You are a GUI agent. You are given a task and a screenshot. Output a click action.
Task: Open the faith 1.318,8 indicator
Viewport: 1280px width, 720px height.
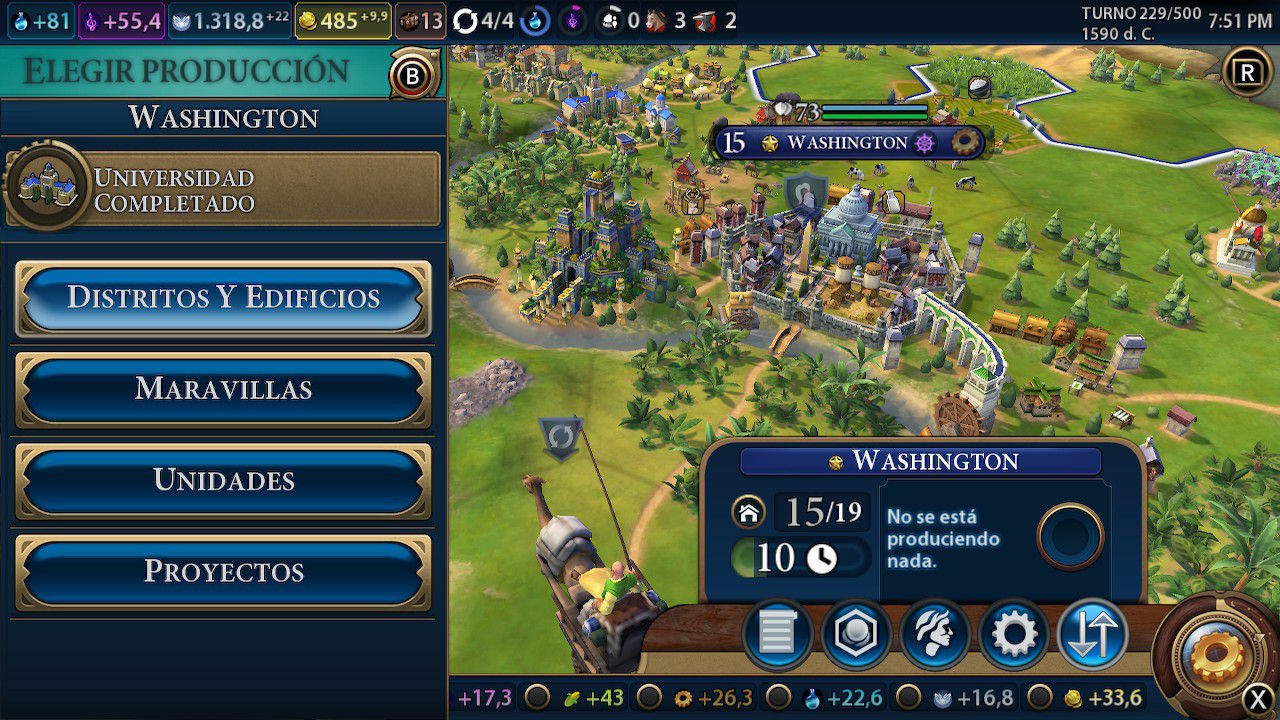230,21
